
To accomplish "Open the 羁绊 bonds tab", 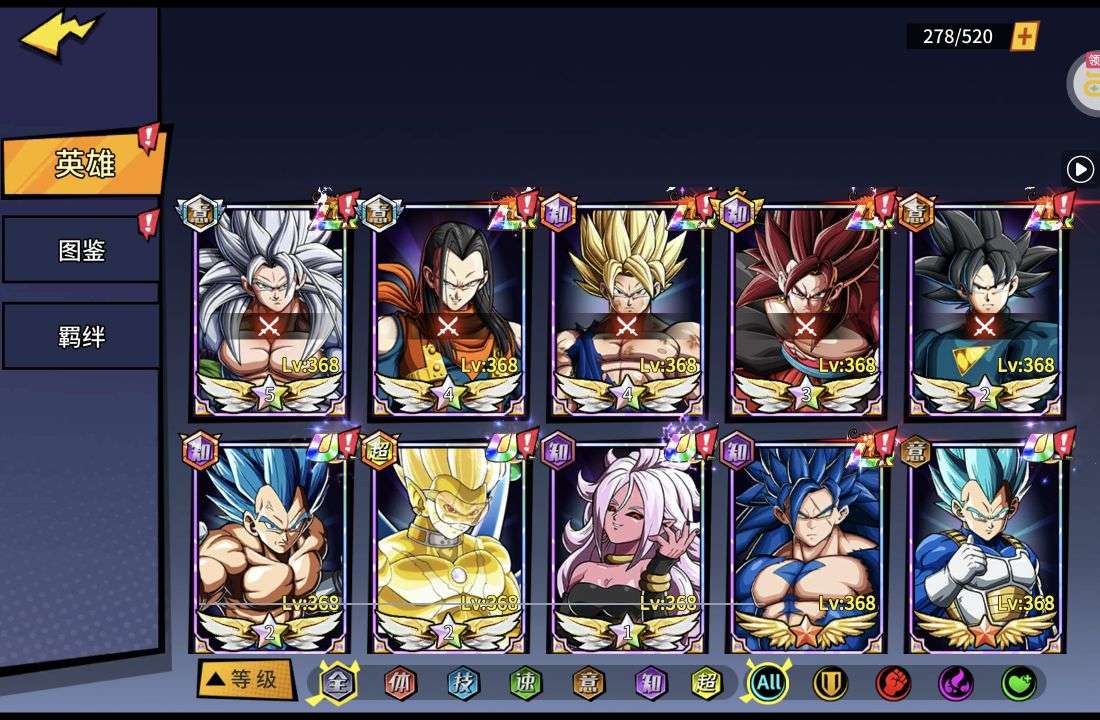I will pos(81,337).
